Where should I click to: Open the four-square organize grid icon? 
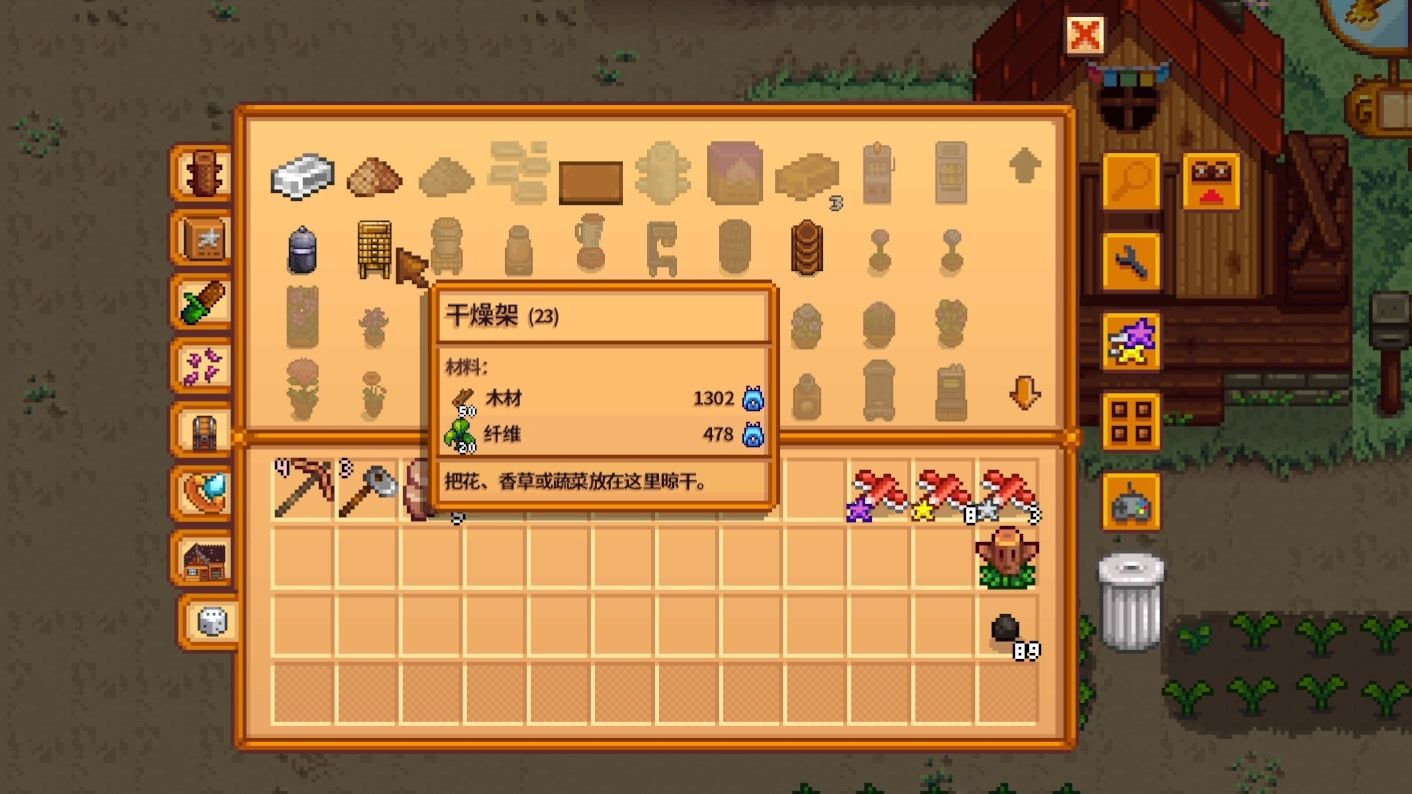tap(1130, 420)
